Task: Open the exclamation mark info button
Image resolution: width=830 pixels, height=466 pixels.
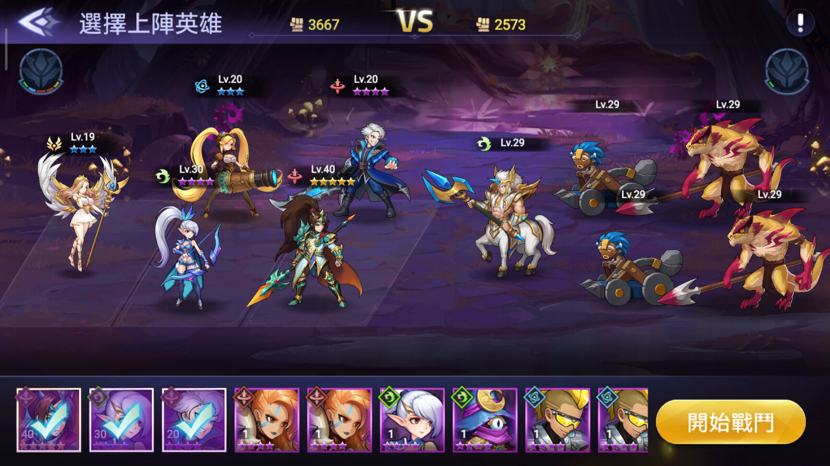Action: point(799,23)
